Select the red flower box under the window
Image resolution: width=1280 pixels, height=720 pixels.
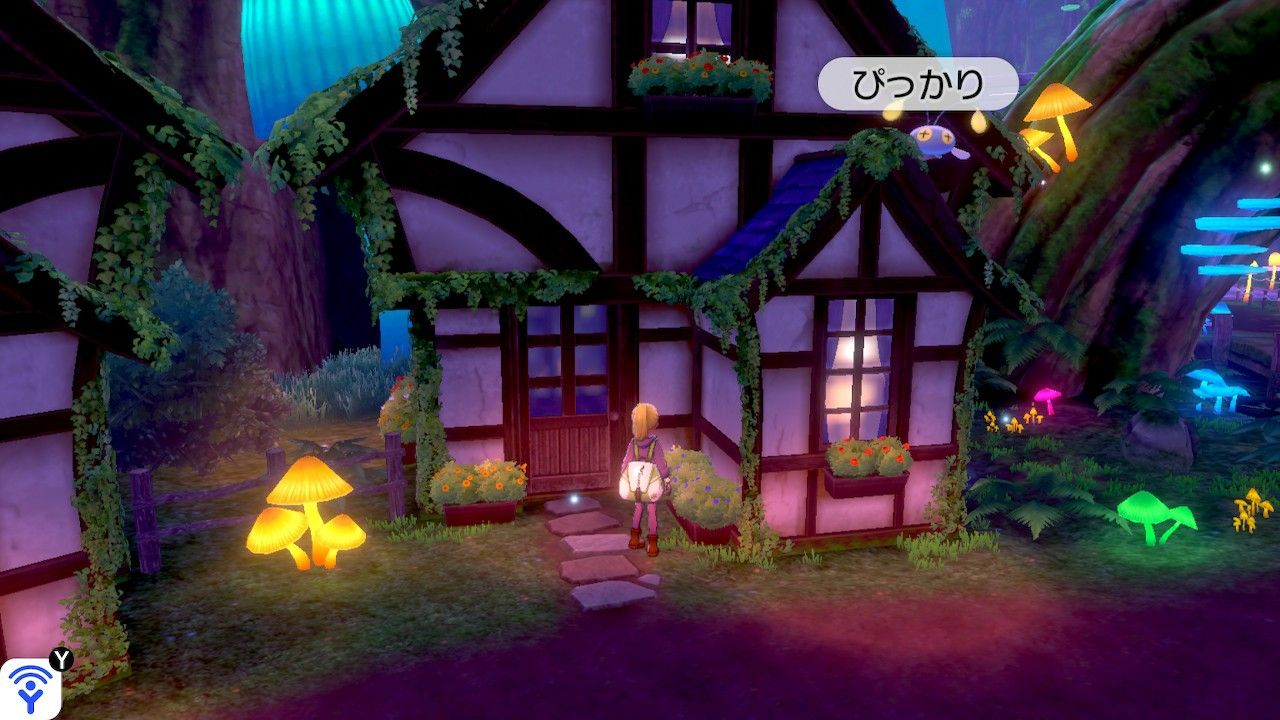pos(867,460)
